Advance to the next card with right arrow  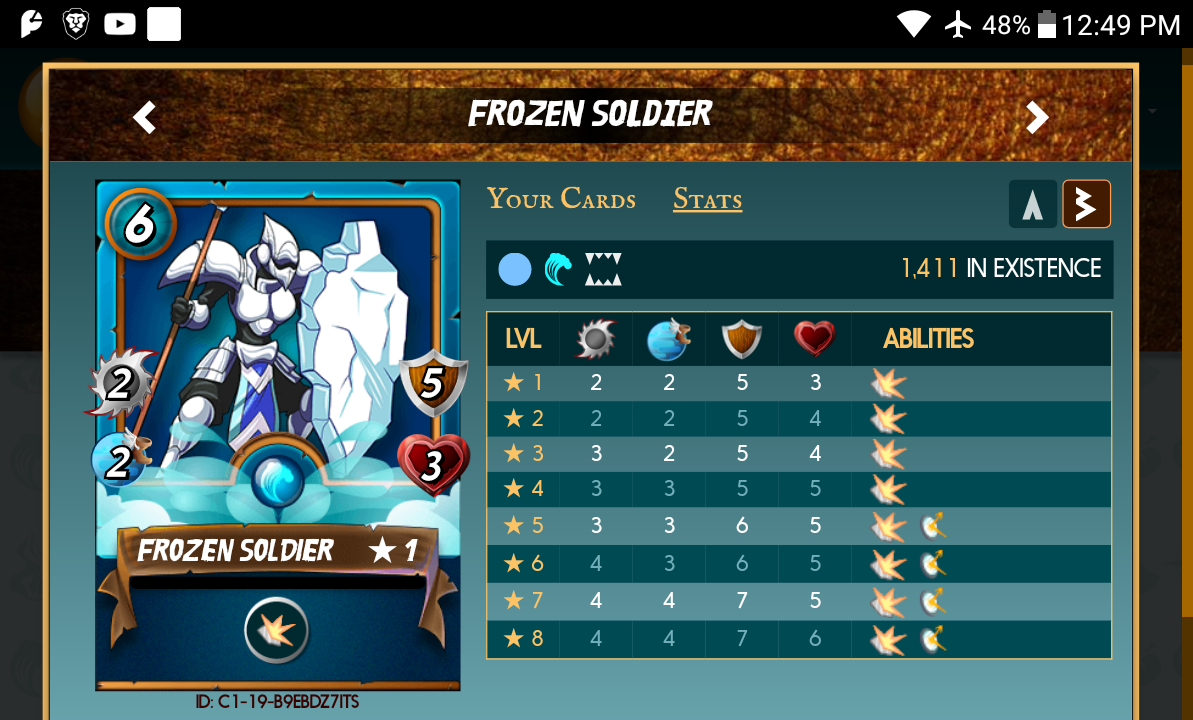click(x=1037, y=118)
